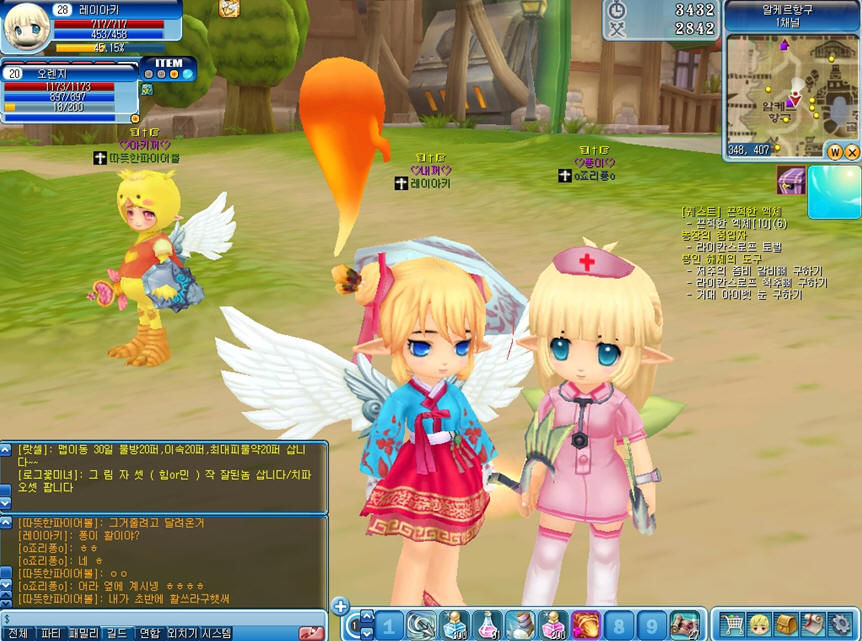The image size is (862, 641).
Task: Choose the 연합 (Alliance) chat tab
Action: pos(149,633)
